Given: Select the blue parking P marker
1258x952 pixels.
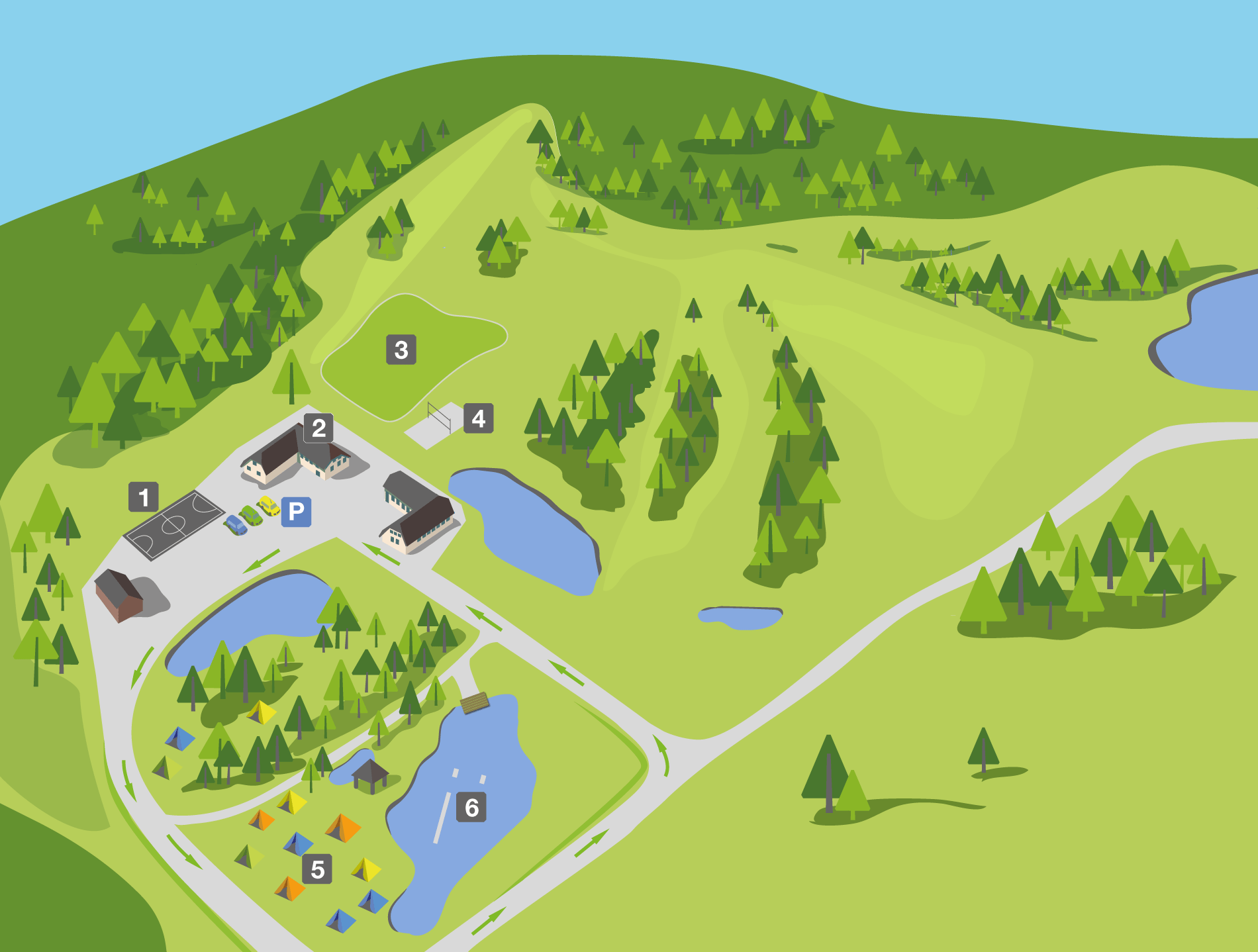Looking at the screenshot, I should click(296, 511).
